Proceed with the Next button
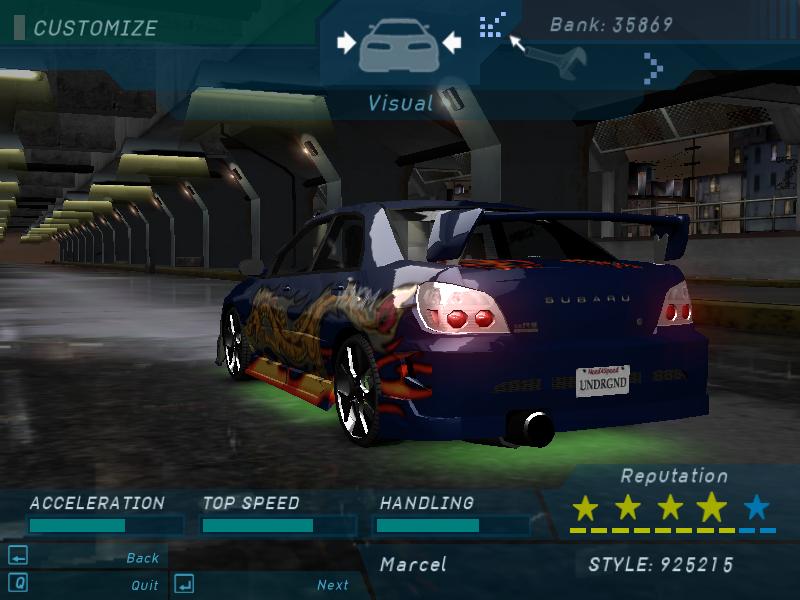 tap(333, 585)
